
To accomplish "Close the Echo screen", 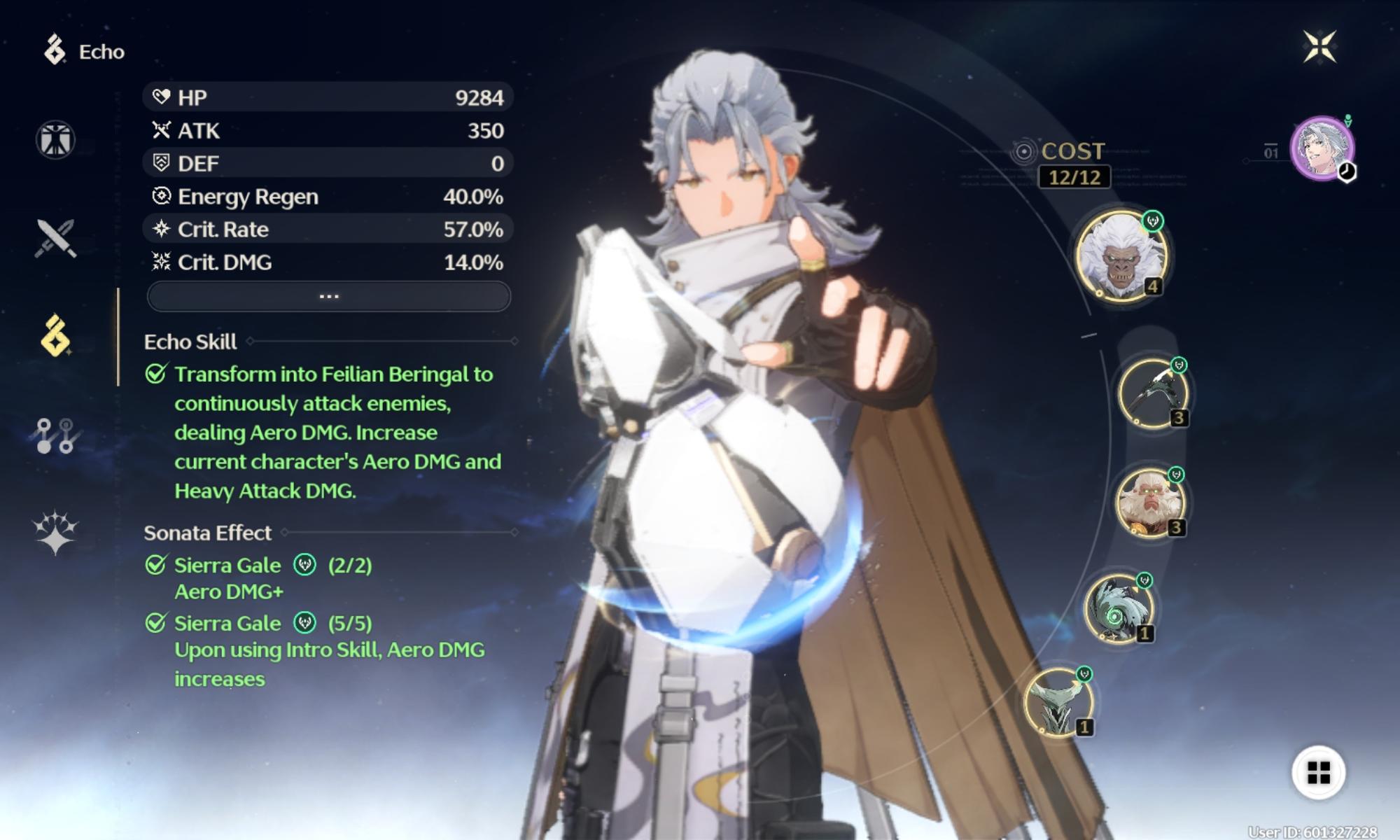I will click(1319, 47).
